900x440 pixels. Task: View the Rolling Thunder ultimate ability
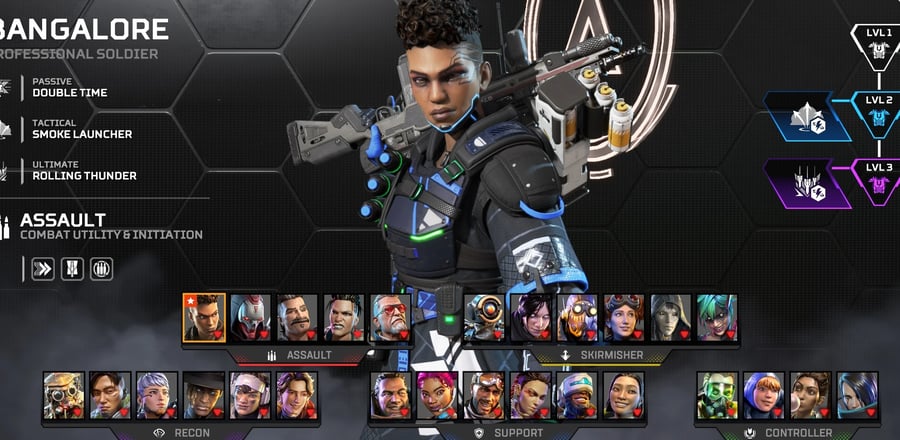pyautogui.click(x=84, y=170)
